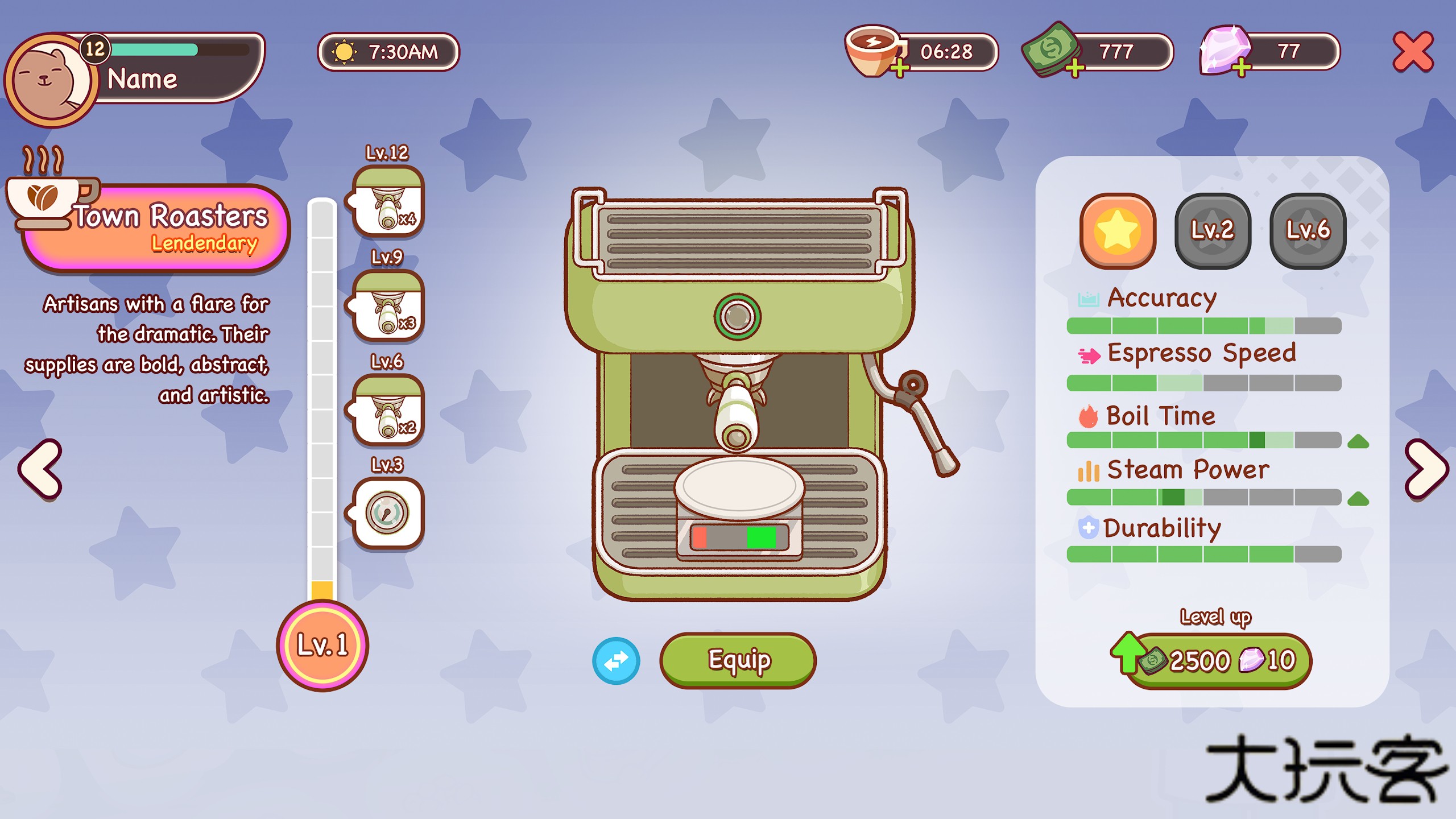Image resolution: width=1456 pixels, height=819 pixels.
Task: Show the next machine with right arrow
Action: point(1426,470)
